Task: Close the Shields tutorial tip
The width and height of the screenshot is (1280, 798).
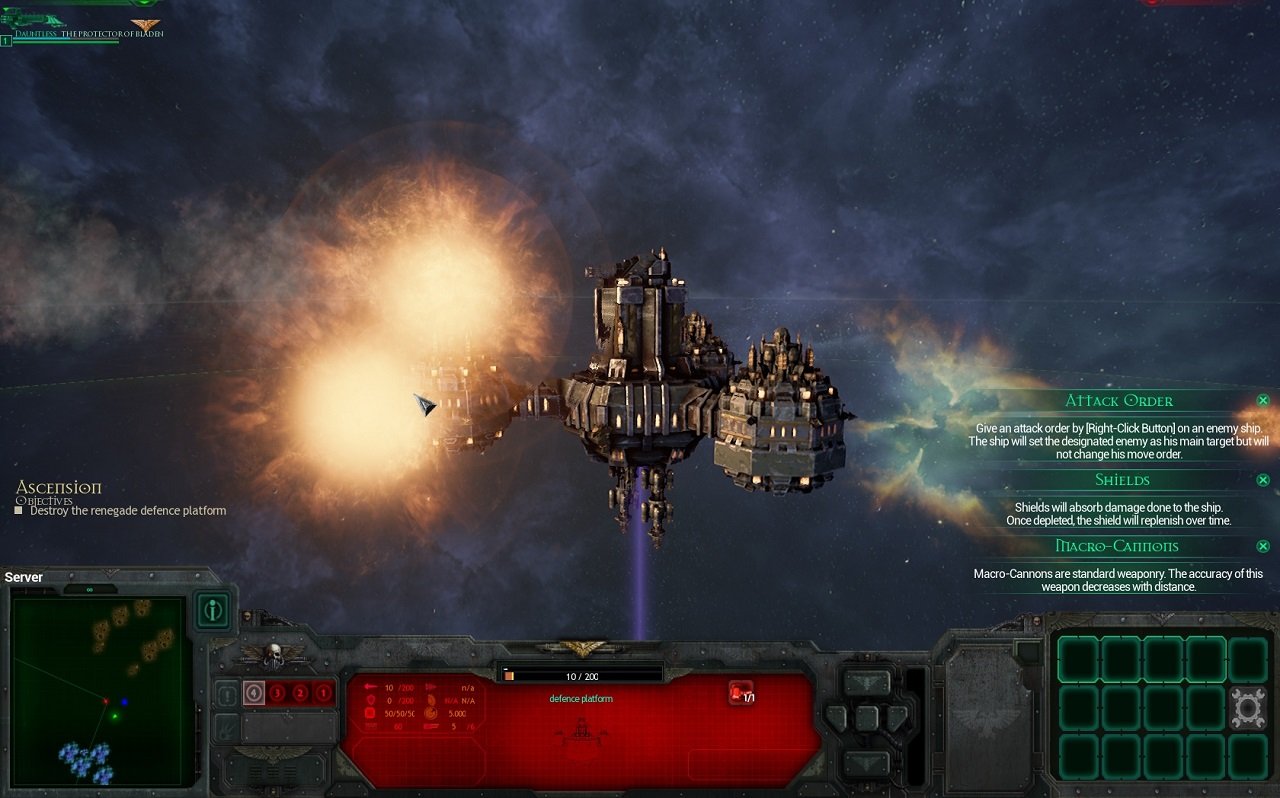Action: 1262,480
